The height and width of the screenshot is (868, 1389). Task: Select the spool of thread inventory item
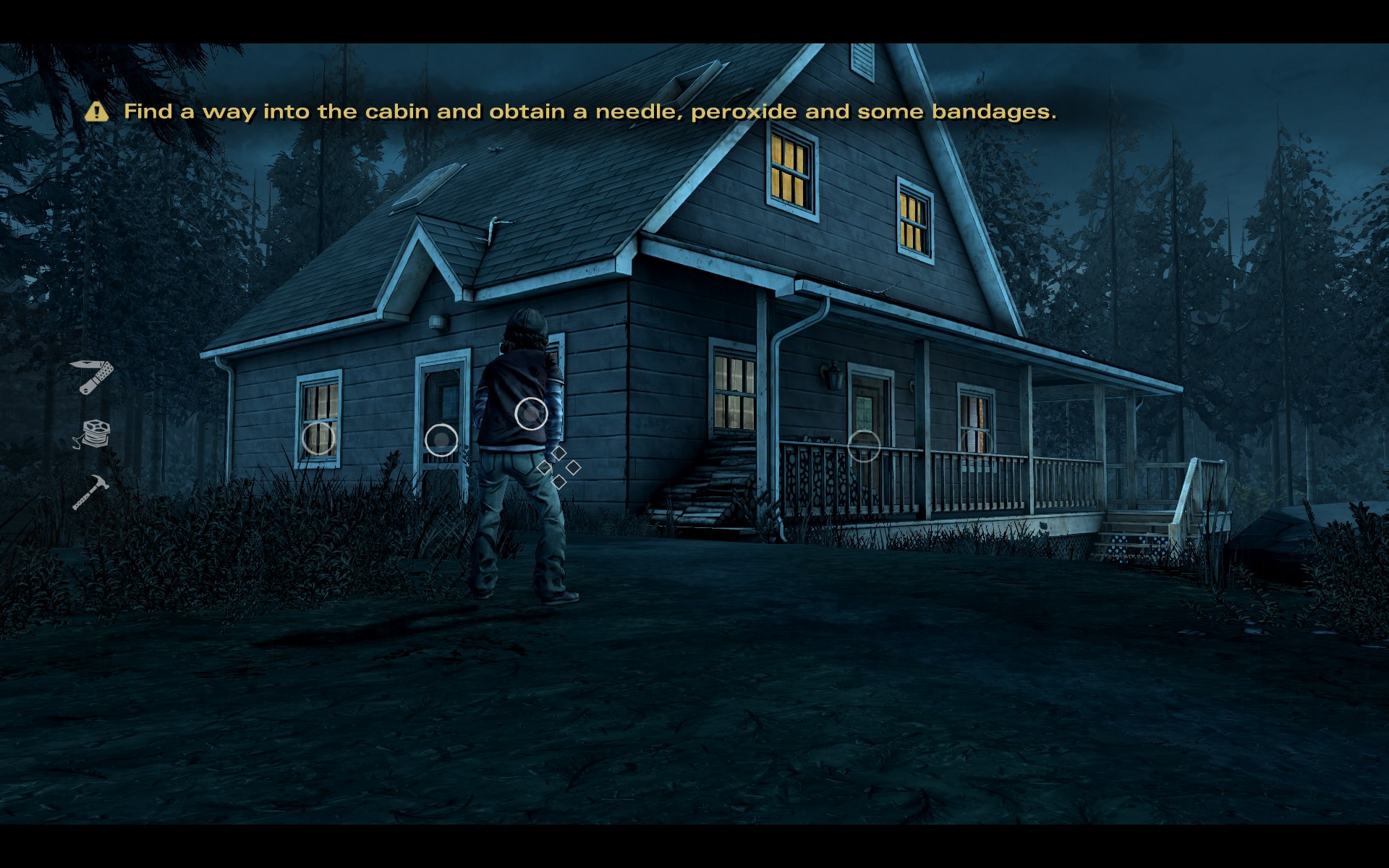93,434
